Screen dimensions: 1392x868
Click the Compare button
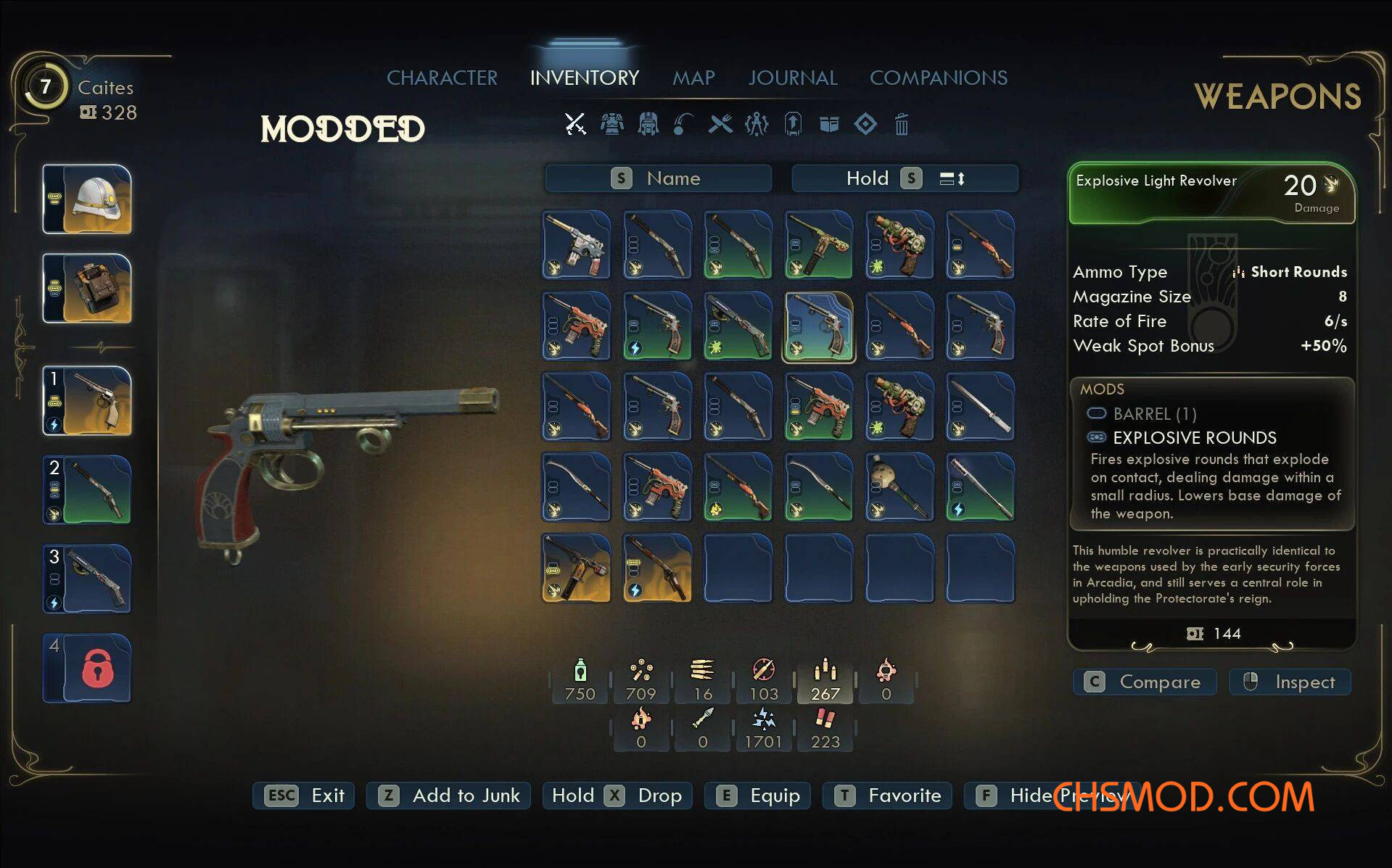[x=1144, y=682]
